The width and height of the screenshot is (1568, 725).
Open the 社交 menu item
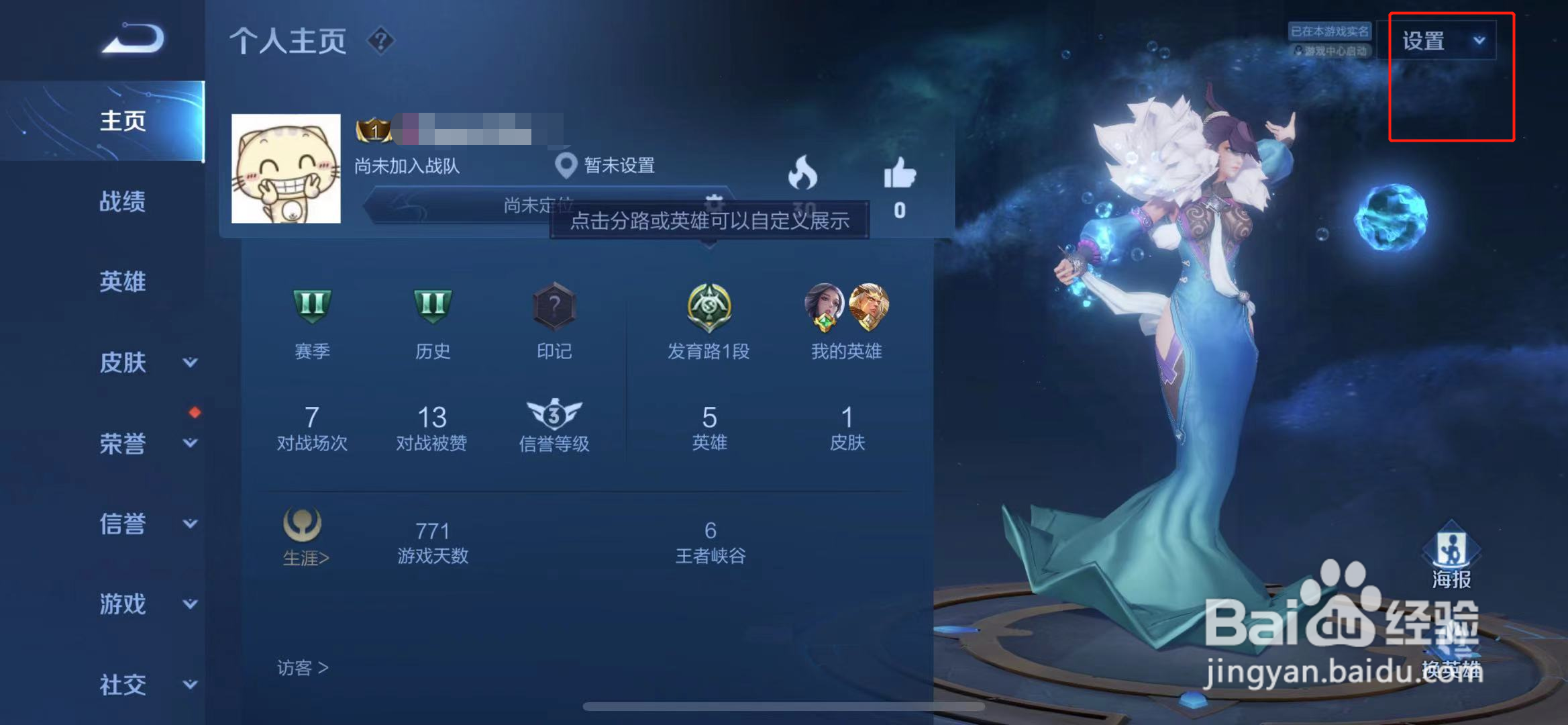click(125, 685)
